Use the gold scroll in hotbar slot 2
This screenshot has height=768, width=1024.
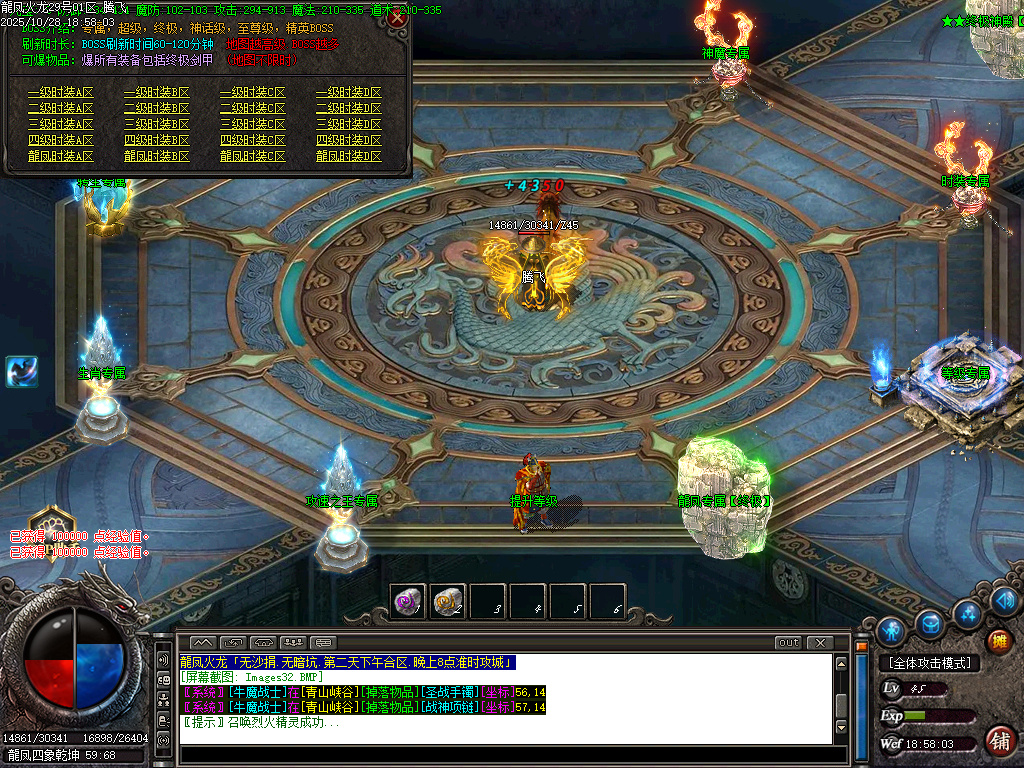coord(448,601)
